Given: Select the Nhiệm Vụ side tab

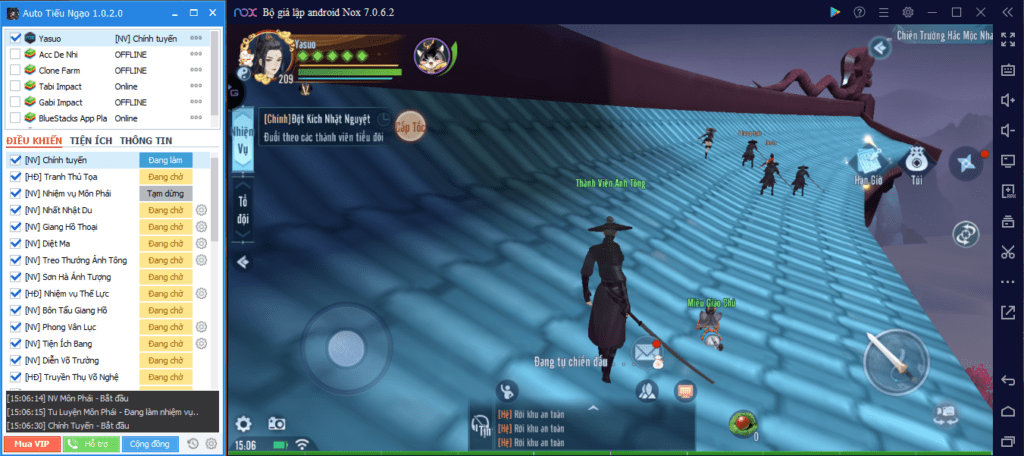Looking at the screenshot, I should 242,140.
